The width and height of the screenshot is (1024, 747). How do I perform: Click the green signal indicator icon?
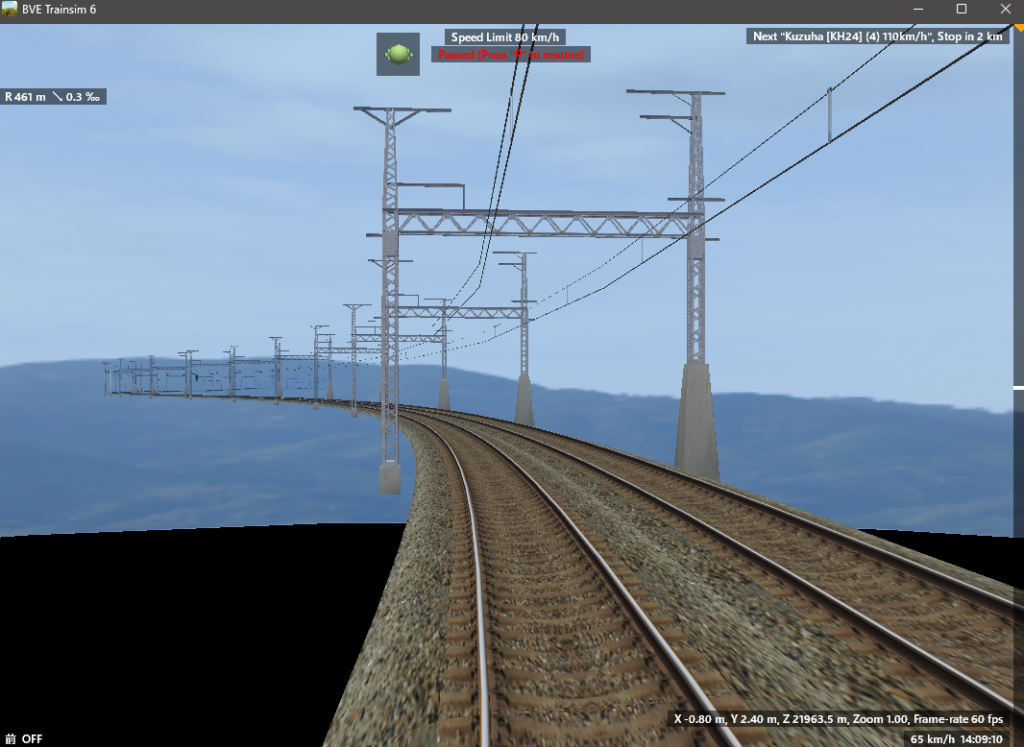coord(398,54)
